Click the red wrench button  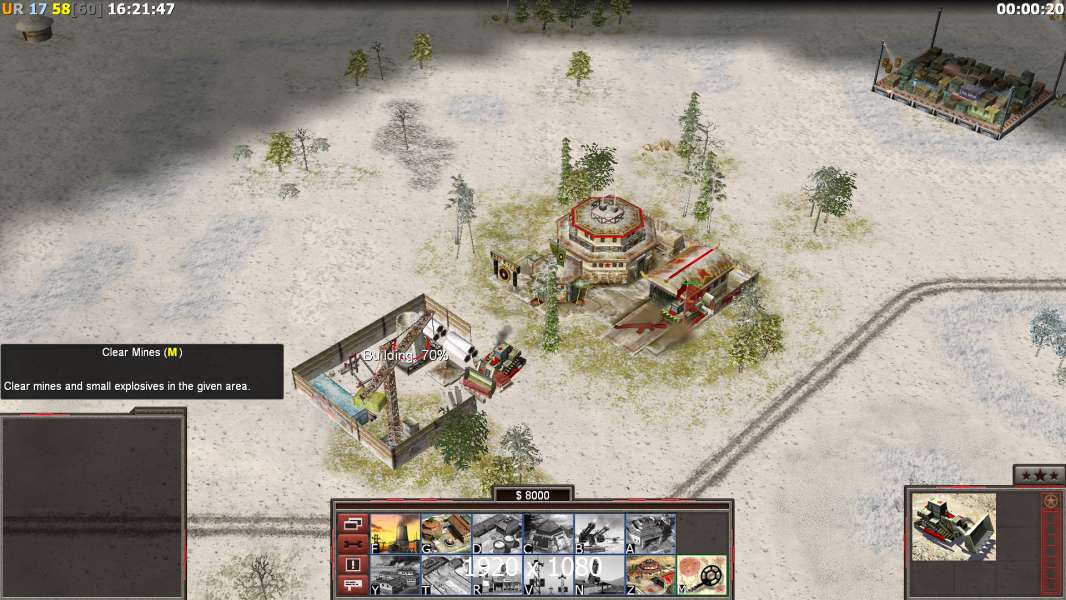[x=352, y=544]
